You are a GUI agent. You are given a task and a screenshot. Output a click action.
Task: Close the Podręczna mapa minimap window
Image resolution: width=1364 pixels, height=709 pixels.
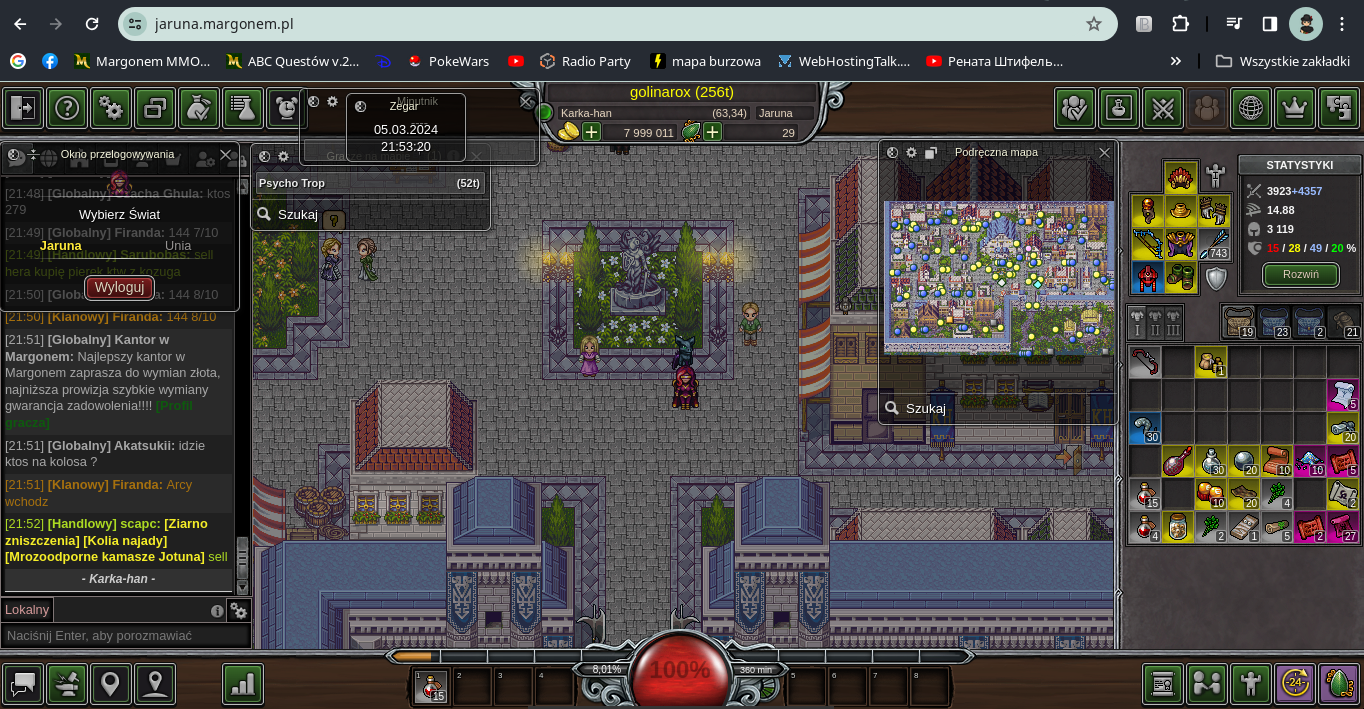1104,153
